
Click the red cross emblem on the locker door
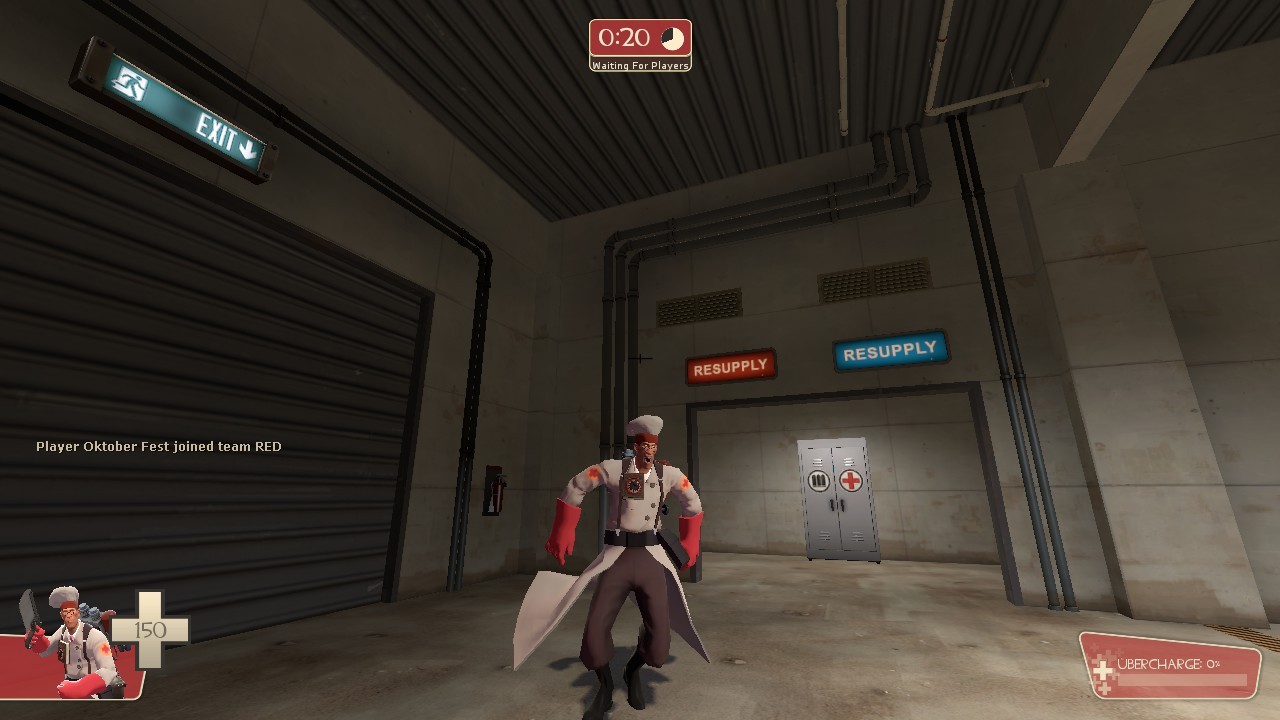[x=850, y=479]
